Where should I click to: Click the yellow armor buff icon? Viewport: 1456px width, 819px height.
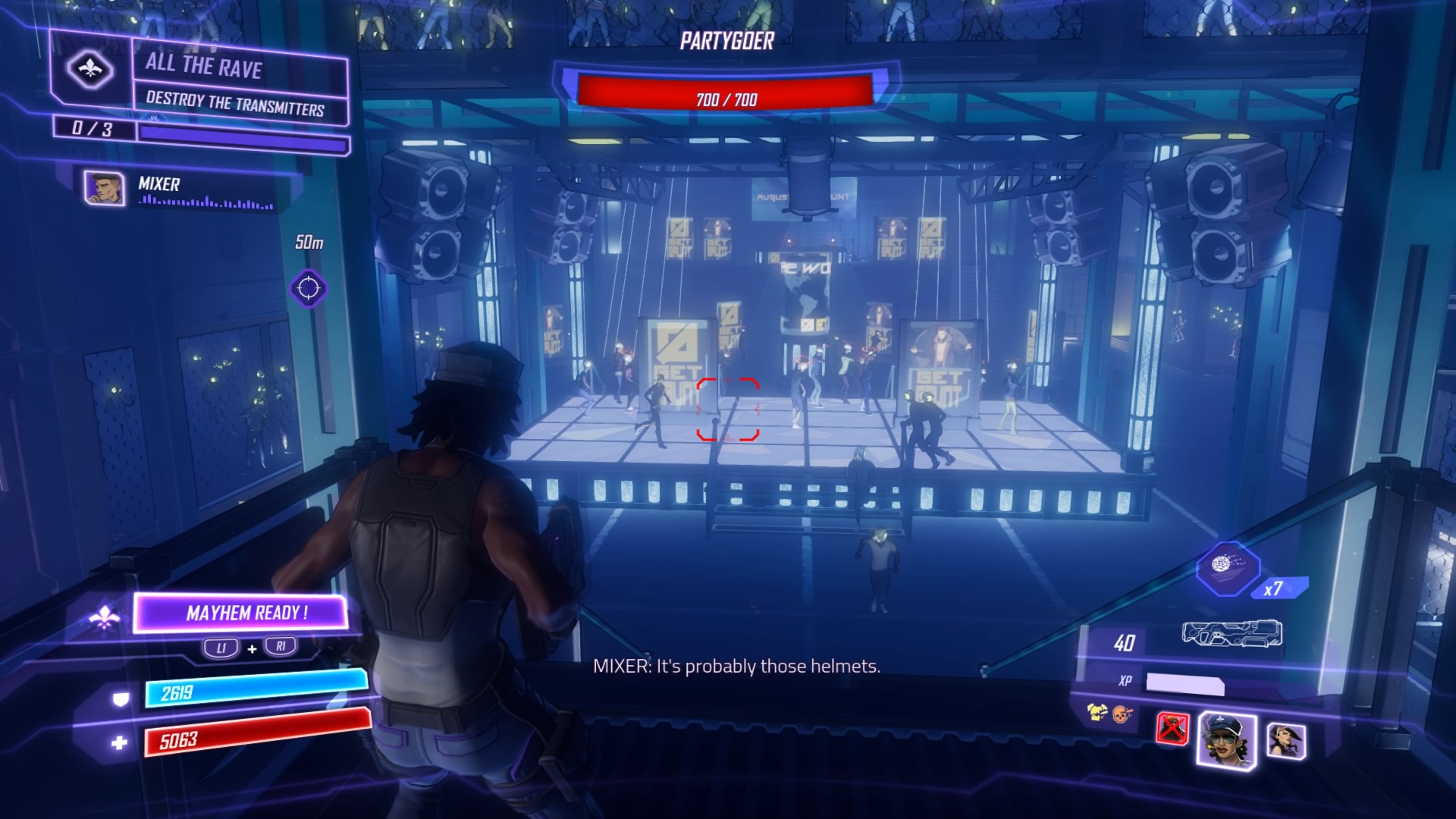[1096, 712]
